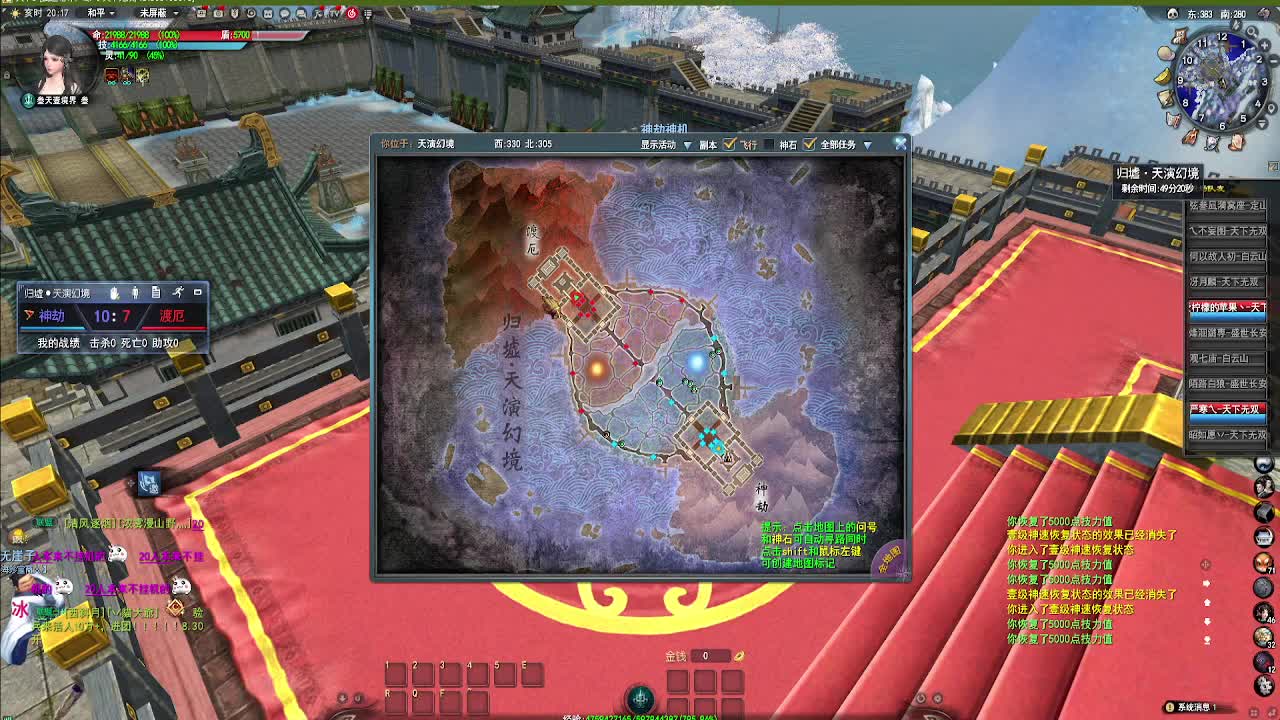
Task: Select the magnifier search icon beside the minimap
Action: click(x=1251, y=32)
